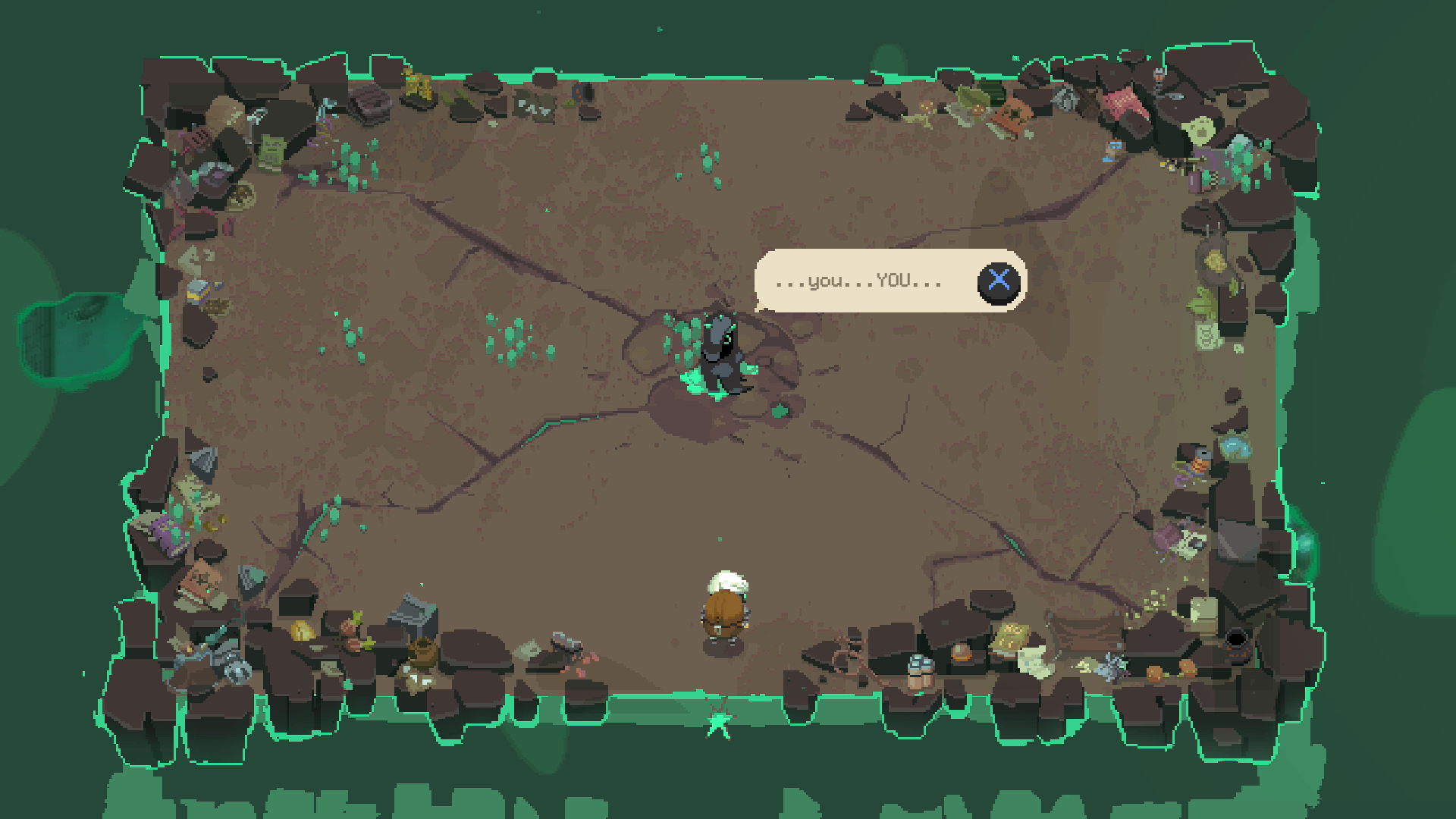Select the brown chest in the top-left corner
This screenshot has height=819, width=1456.
pos(369,102)
